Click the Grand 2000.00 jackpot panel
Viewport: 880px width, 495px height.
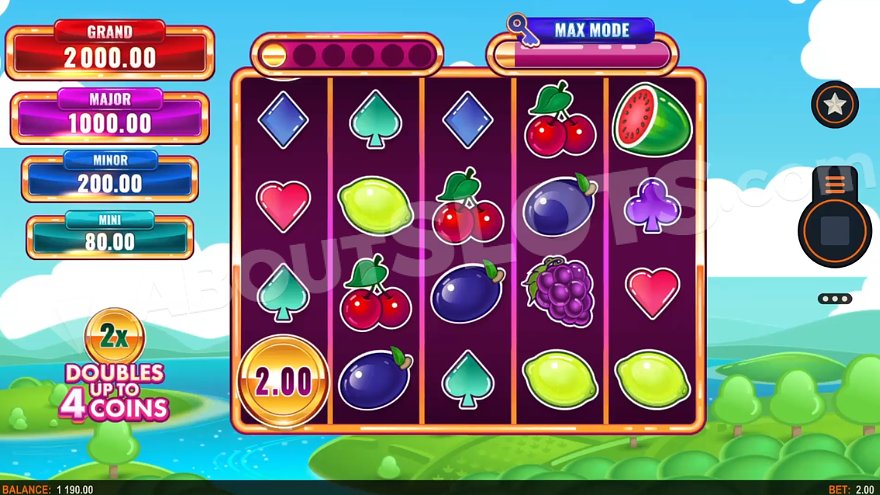click(x=110, y=52)
